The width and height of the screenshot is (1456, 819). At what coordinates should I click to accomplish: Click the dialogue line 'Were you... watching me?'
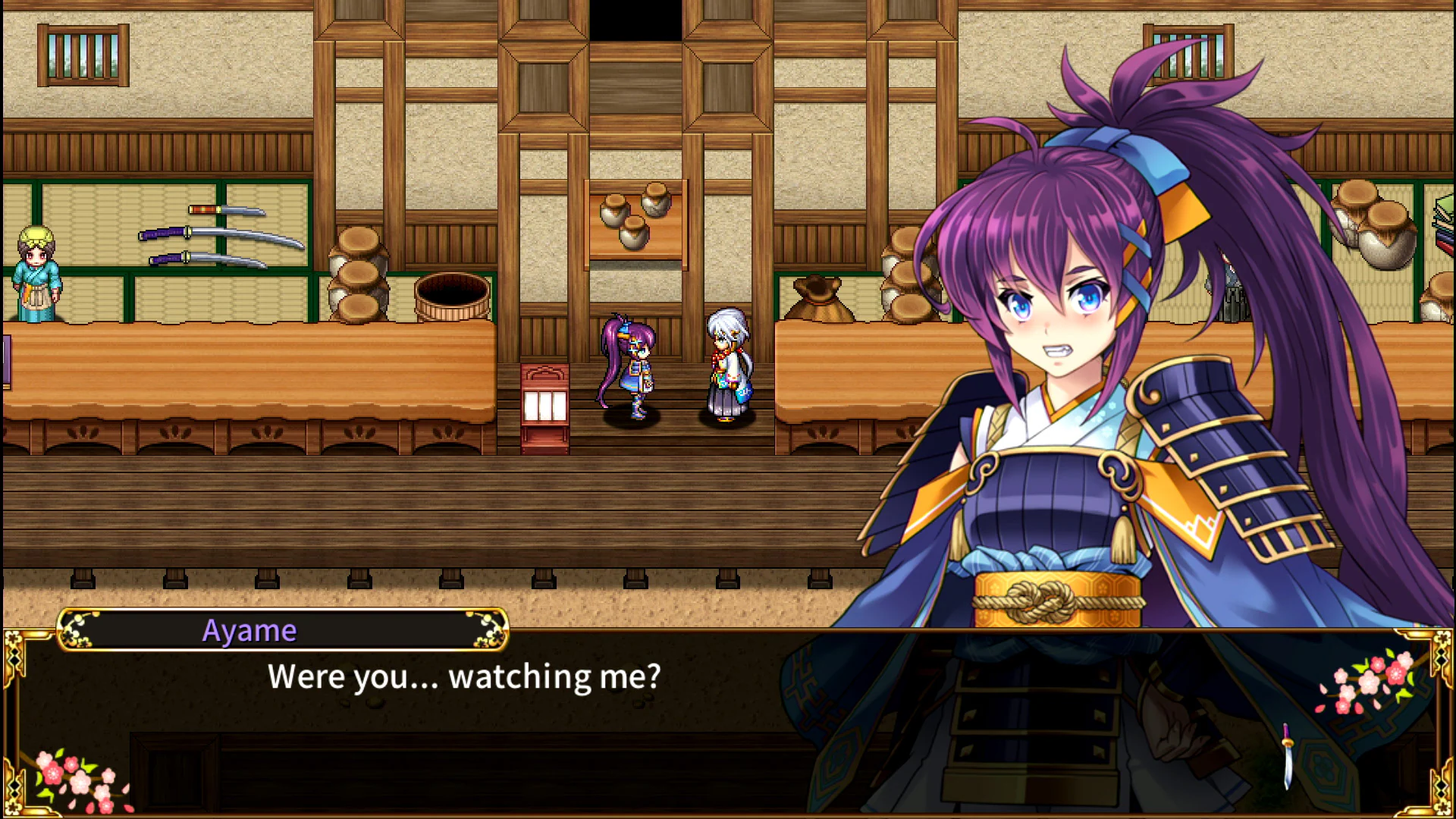465,676
